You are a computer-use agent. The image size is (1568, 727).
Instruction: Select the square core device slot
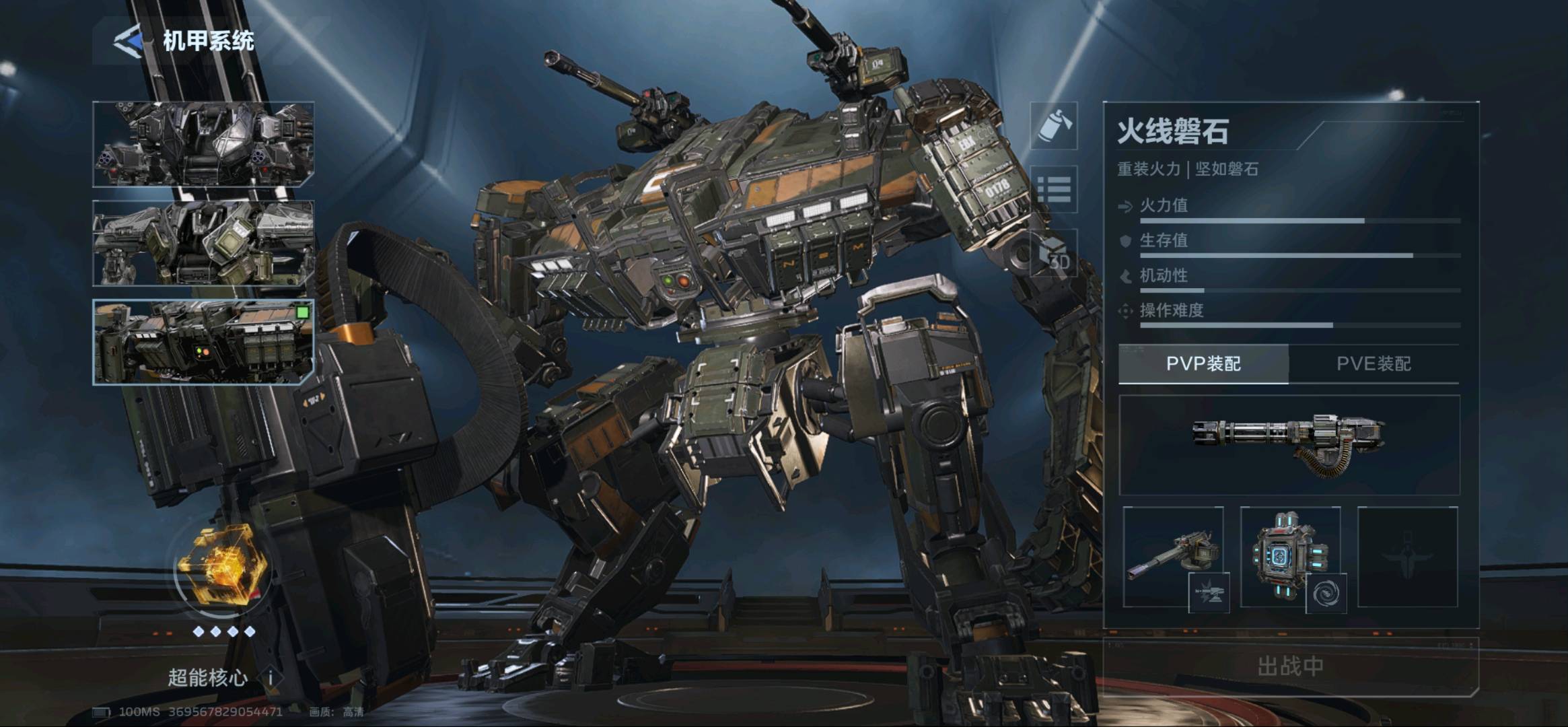tap(1290, 557)
